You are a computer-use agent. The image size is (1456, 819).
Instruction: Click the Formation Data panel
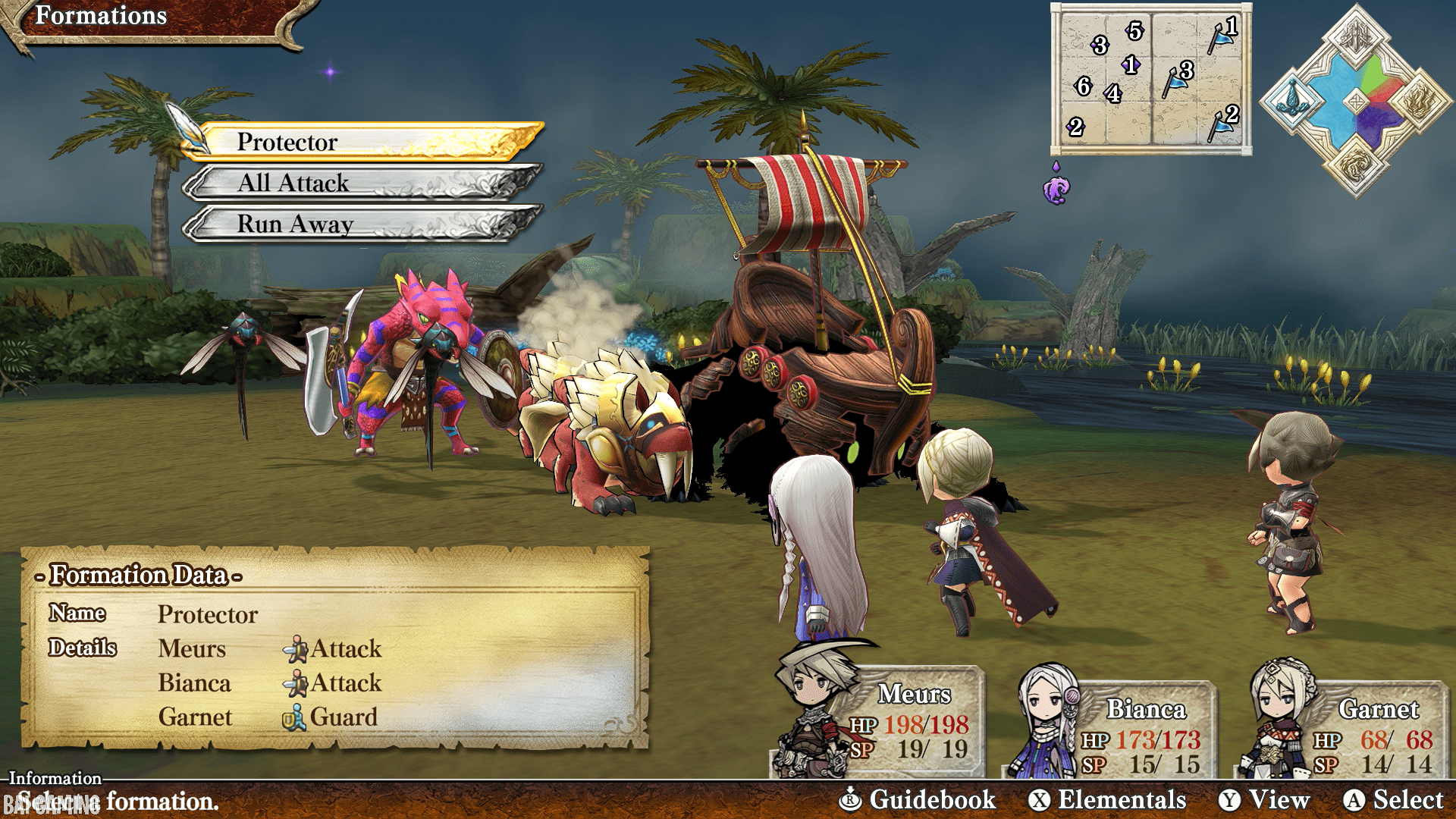334,648
